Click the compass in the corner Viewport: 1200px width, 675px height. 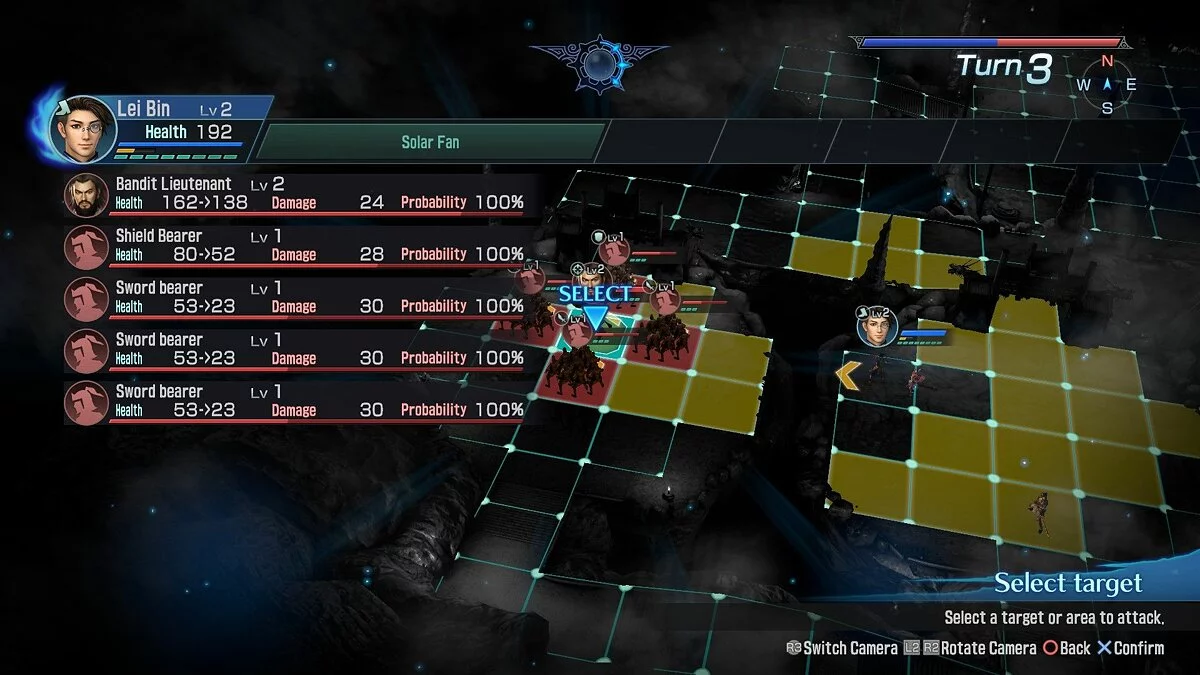point(1107,85)
